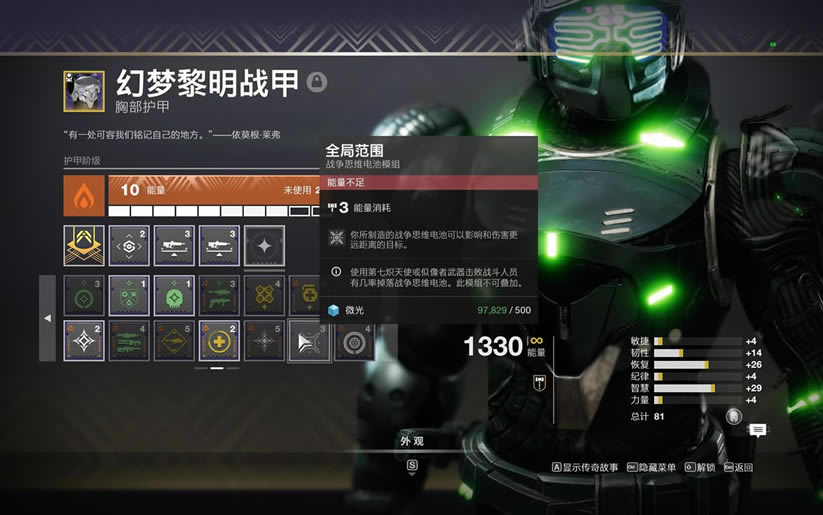Select the green crosshair circle mod
823x515 pixels.
tap(84, 296)
